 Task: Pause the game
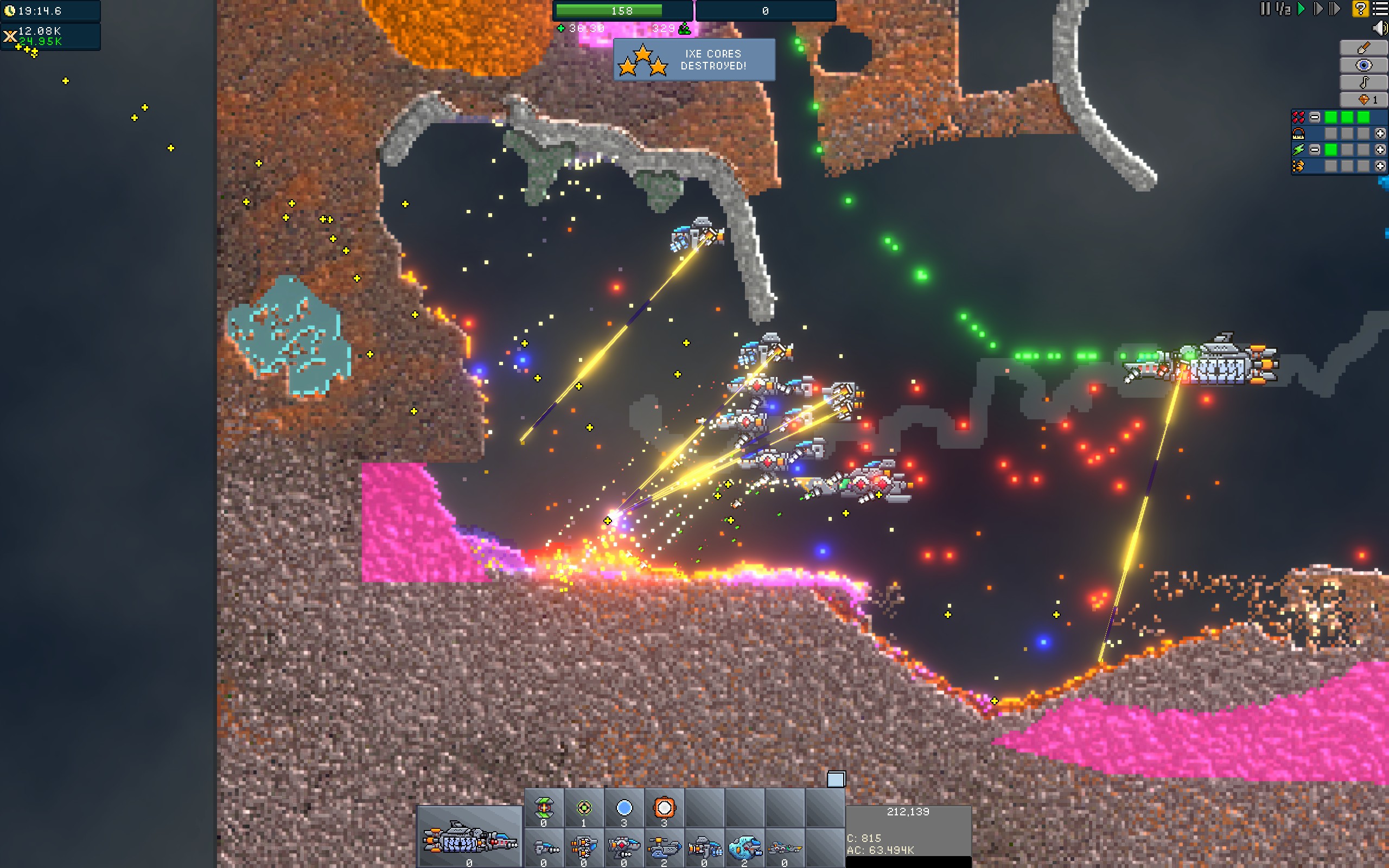coord(1264,9)
